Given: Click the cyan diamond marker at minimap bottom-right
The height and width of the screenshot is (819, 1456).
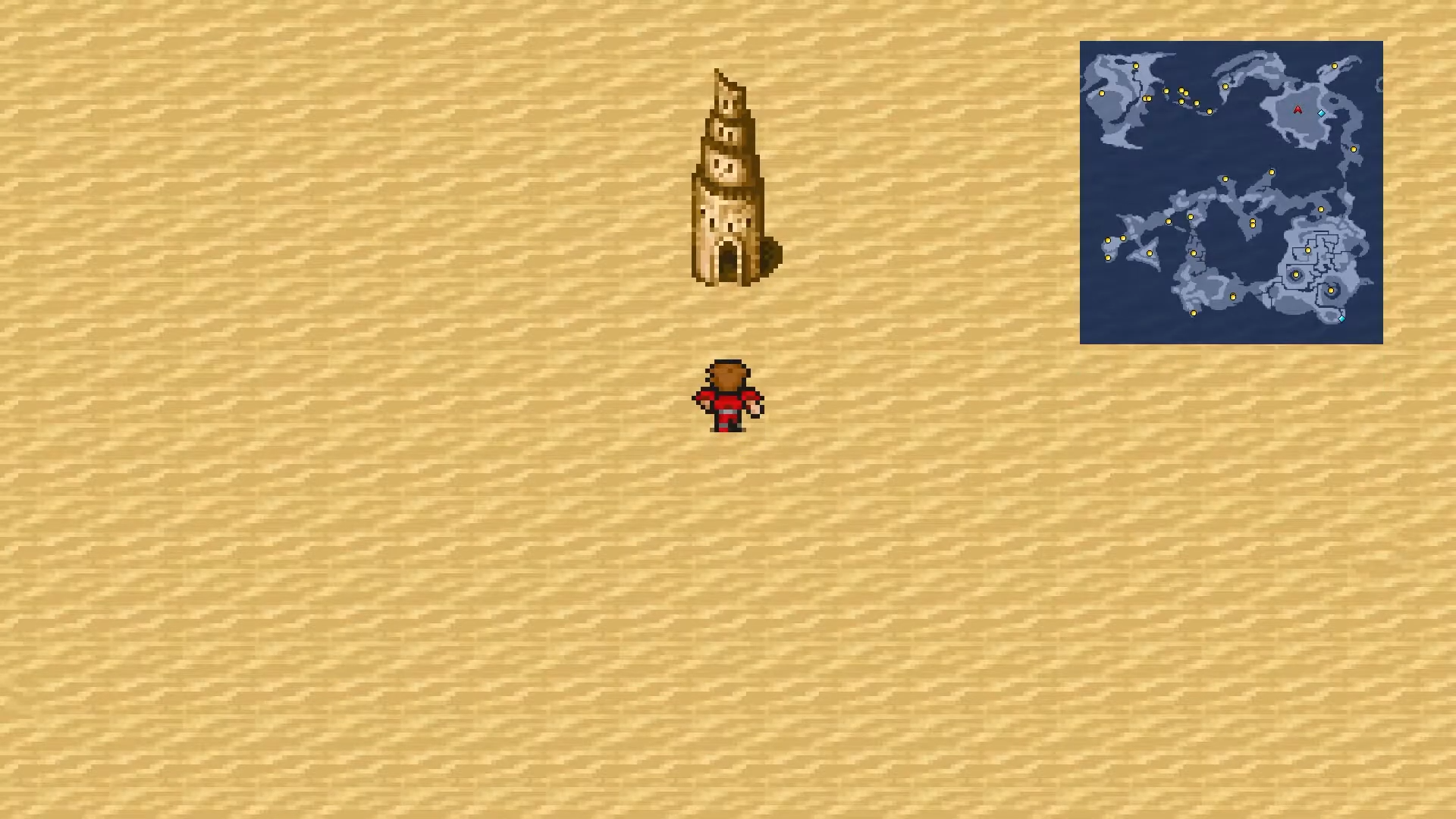Looking at the screenshot, I should tap(1341, 318).
